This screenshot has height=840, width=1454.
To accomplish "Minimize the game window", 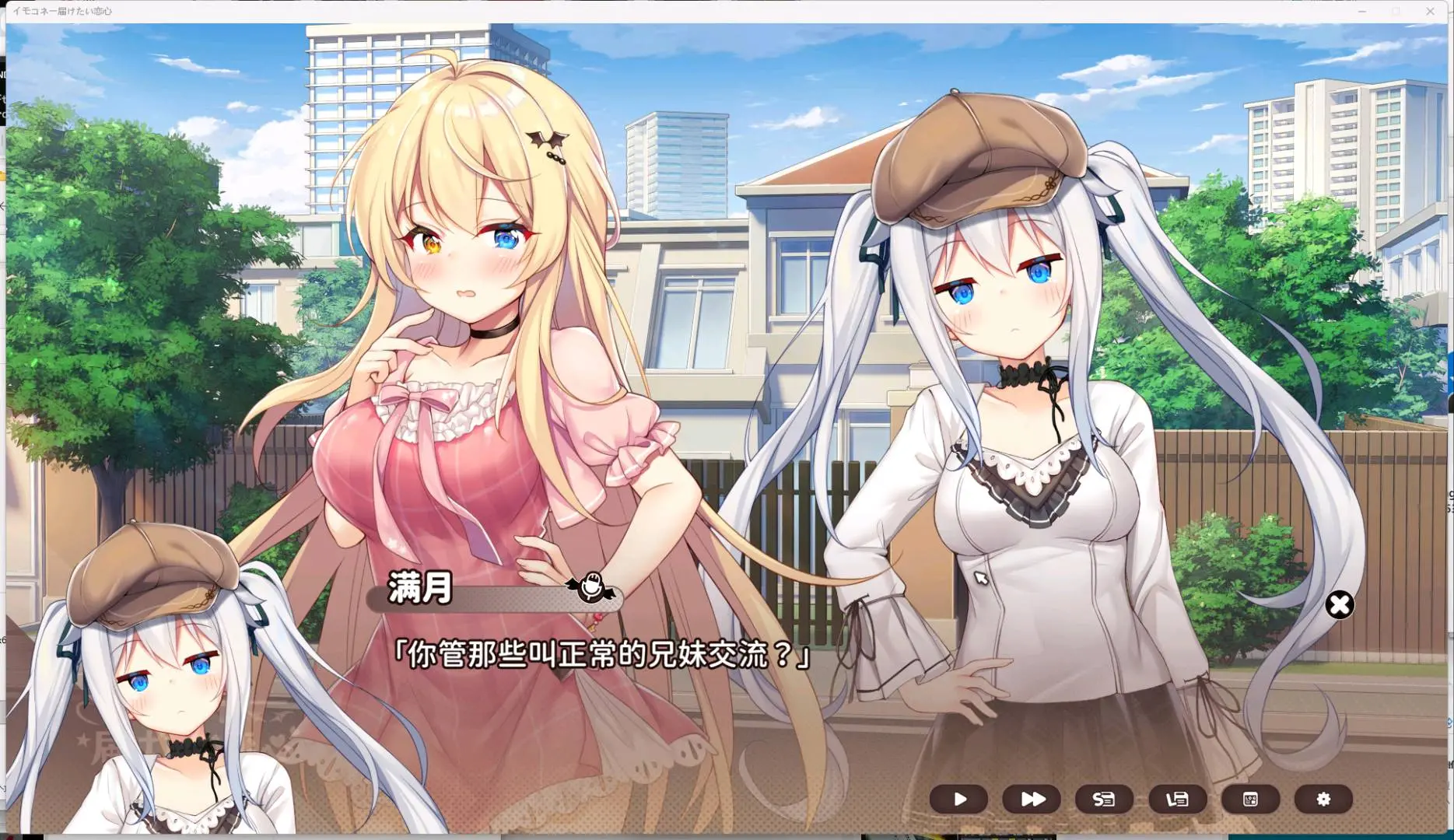I will click(x=1361, y=11).
